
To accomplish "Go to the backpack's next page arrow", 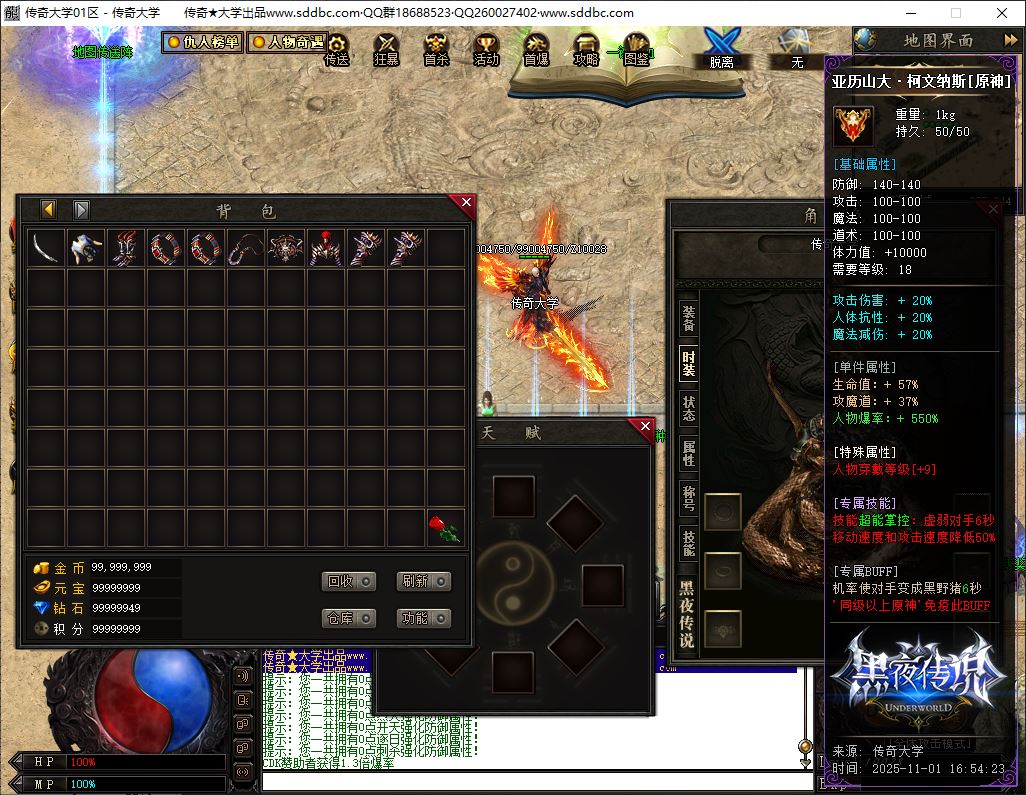I will pyautogui.click(x=82, y=210).
